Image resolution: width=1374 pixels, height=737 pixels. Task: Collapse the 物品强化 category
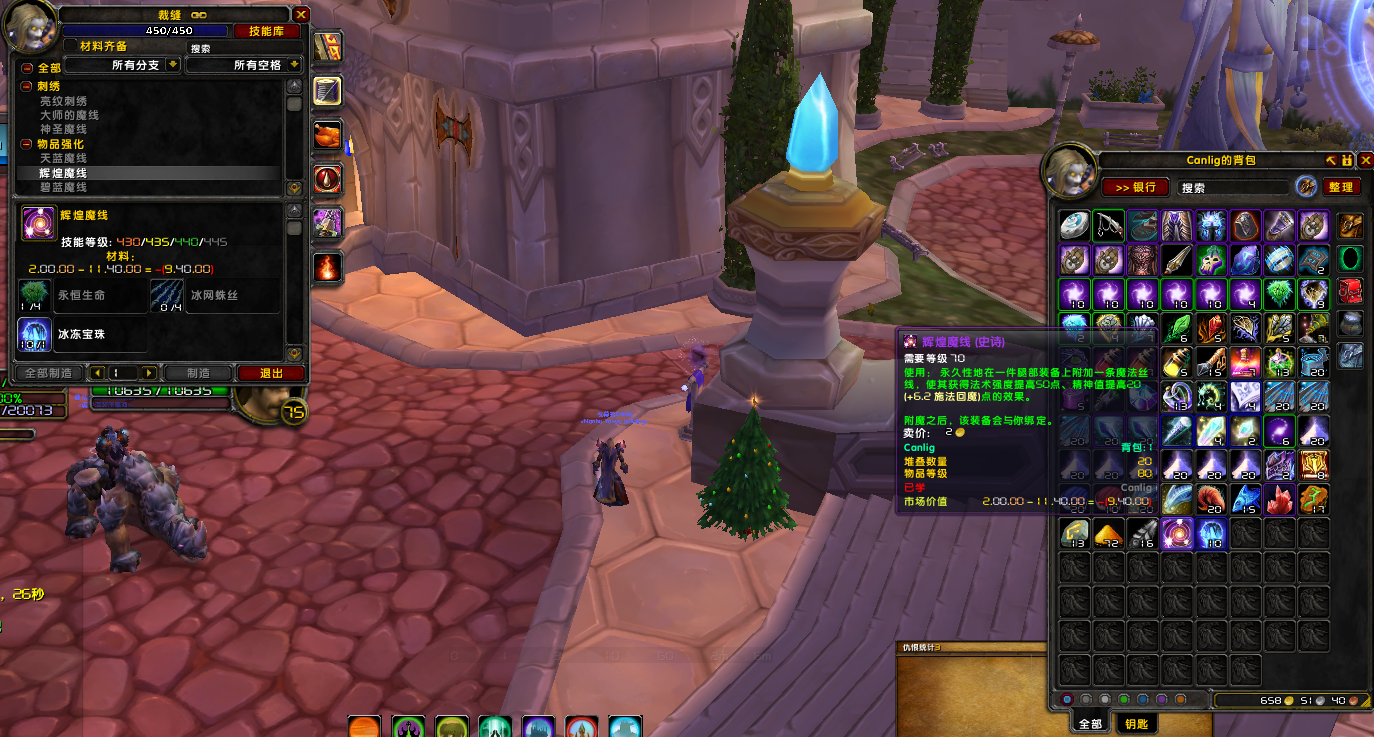[x=27, y=144]
